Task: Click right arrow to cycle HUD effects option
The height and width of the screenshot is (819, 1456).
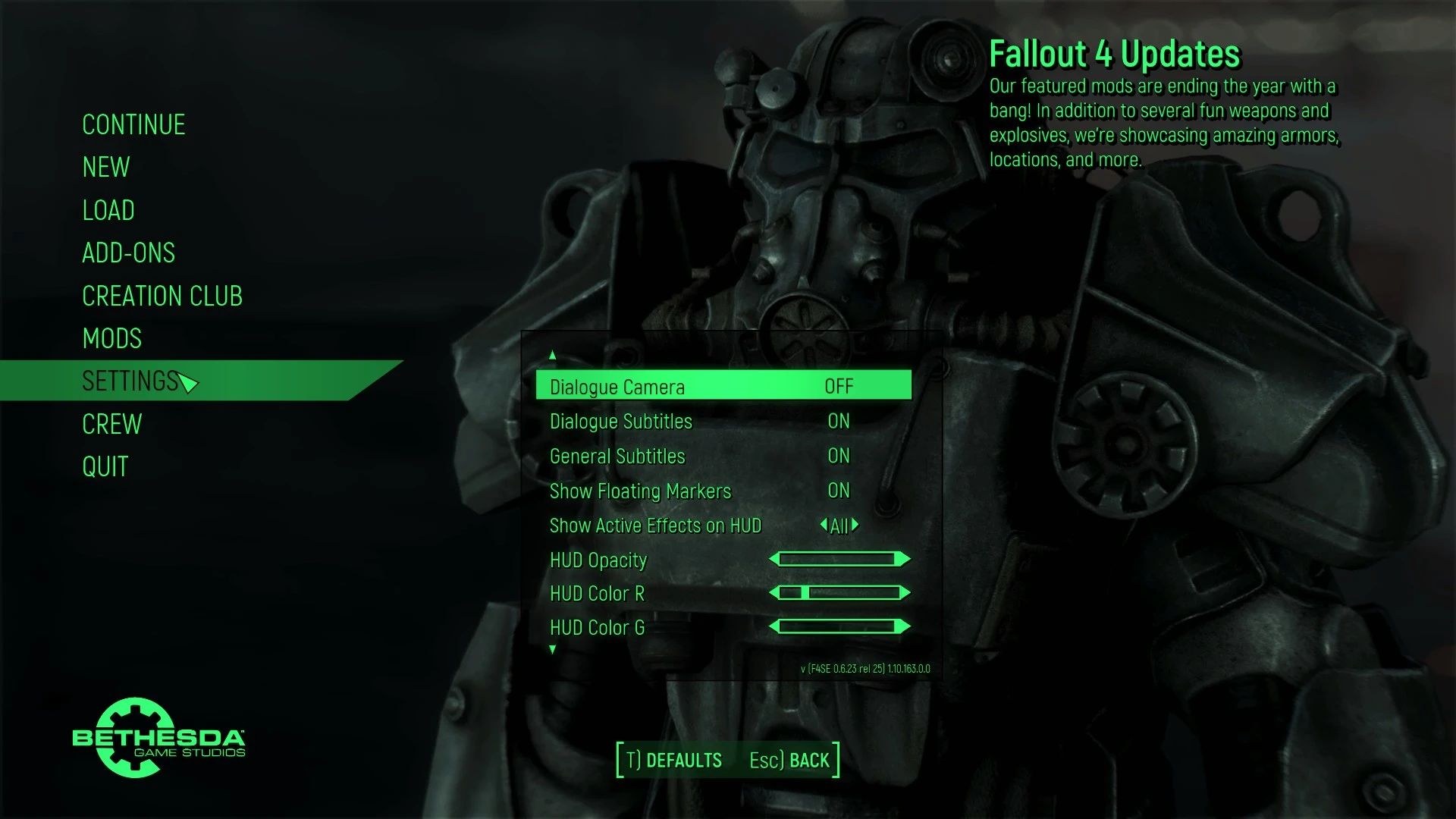Action: (x=855, y=526)
